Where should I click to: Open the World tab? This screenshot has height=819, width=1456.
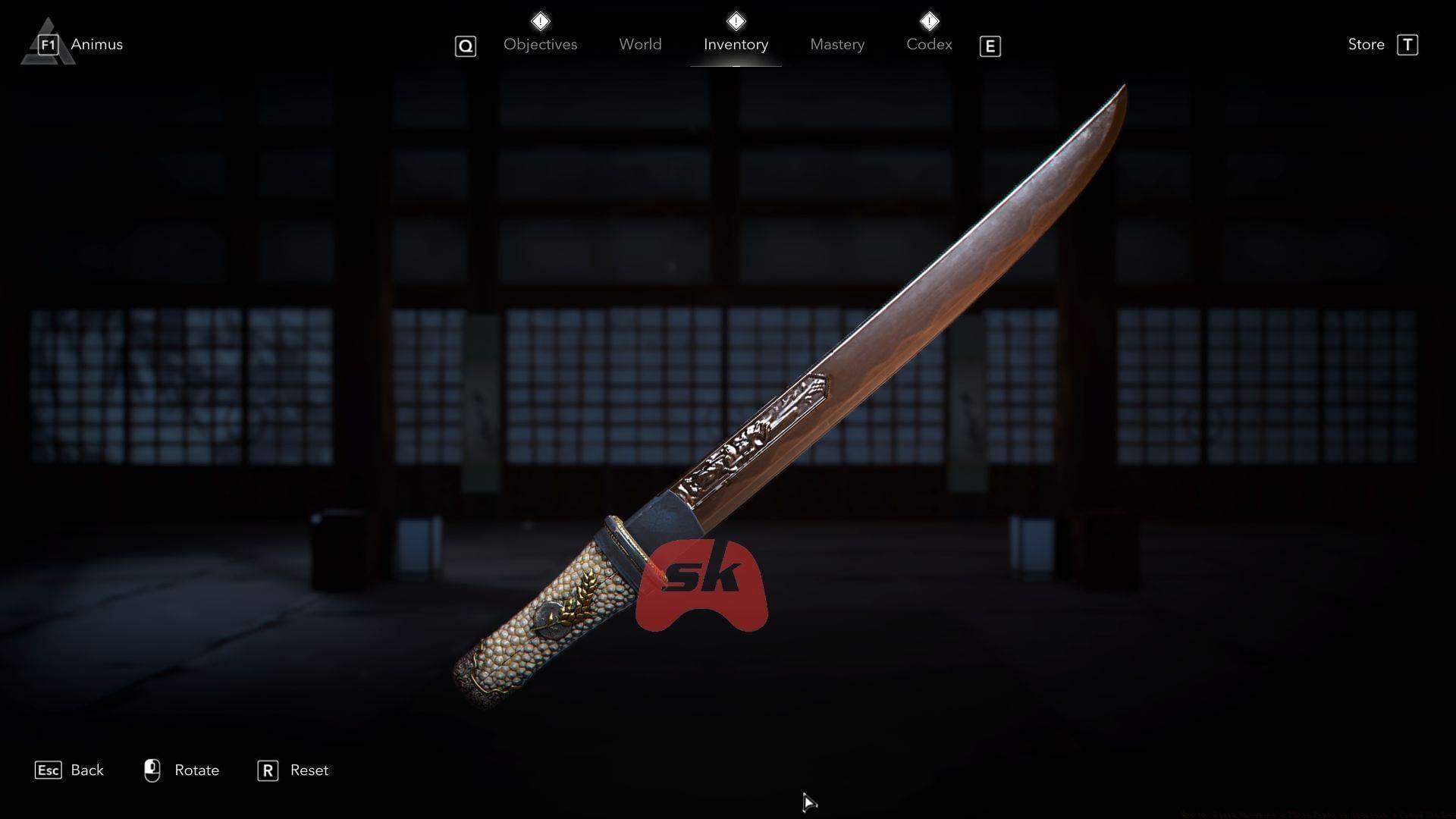coord(640,44)
